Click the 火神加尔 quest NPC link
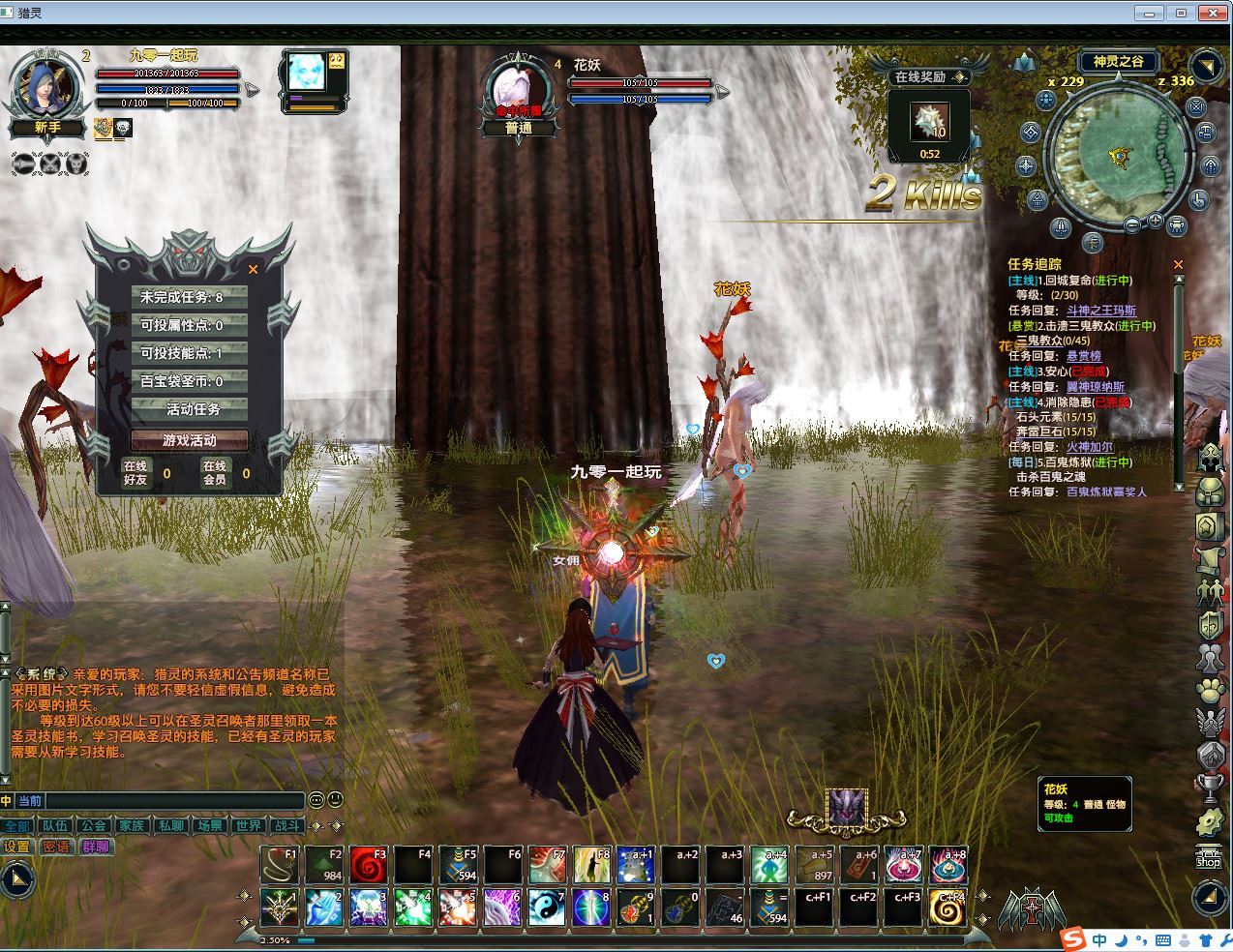 (1090, 447)
